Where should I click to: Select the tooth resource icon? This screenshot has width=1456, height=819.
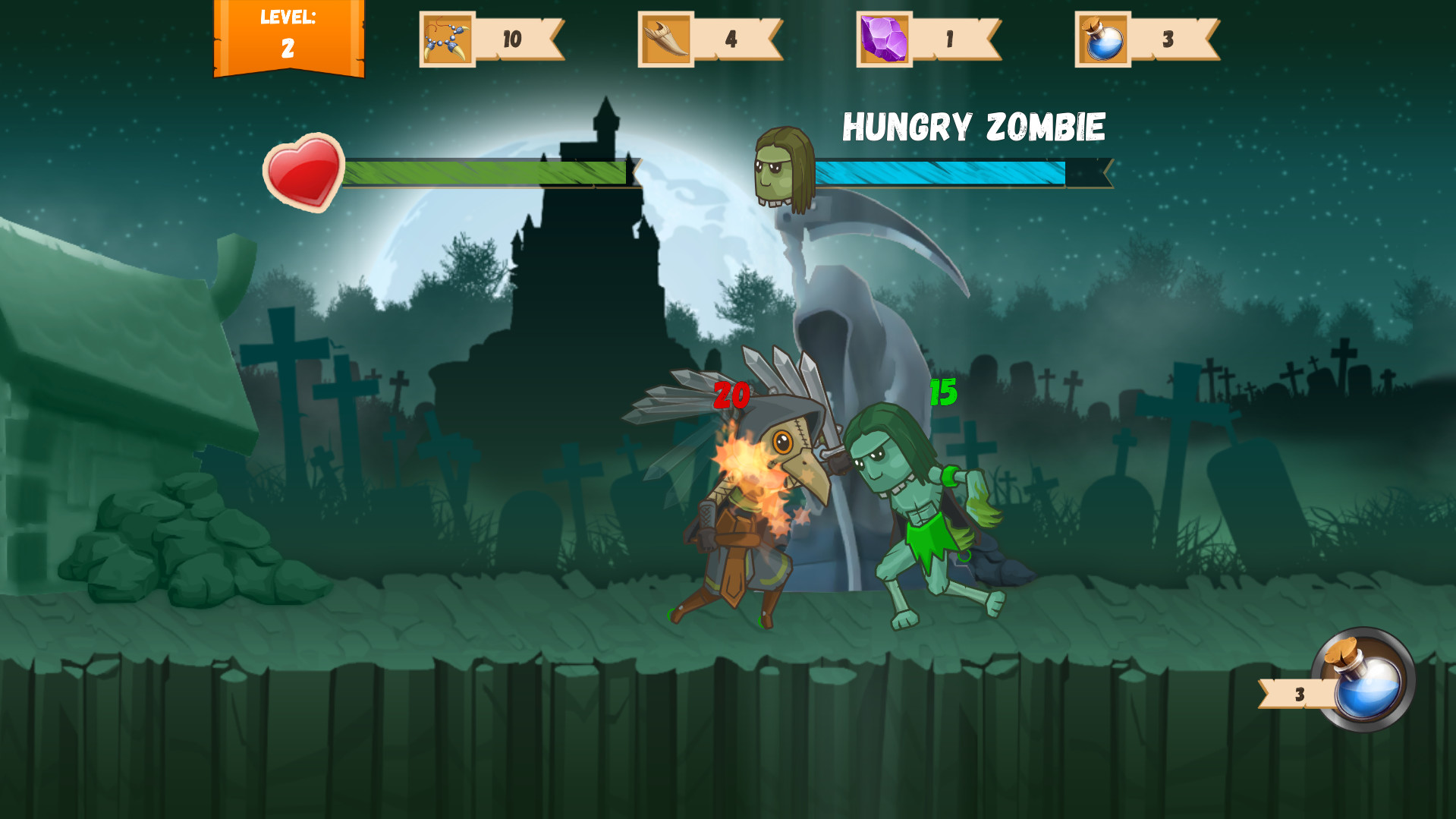click(x=665, y=38)
